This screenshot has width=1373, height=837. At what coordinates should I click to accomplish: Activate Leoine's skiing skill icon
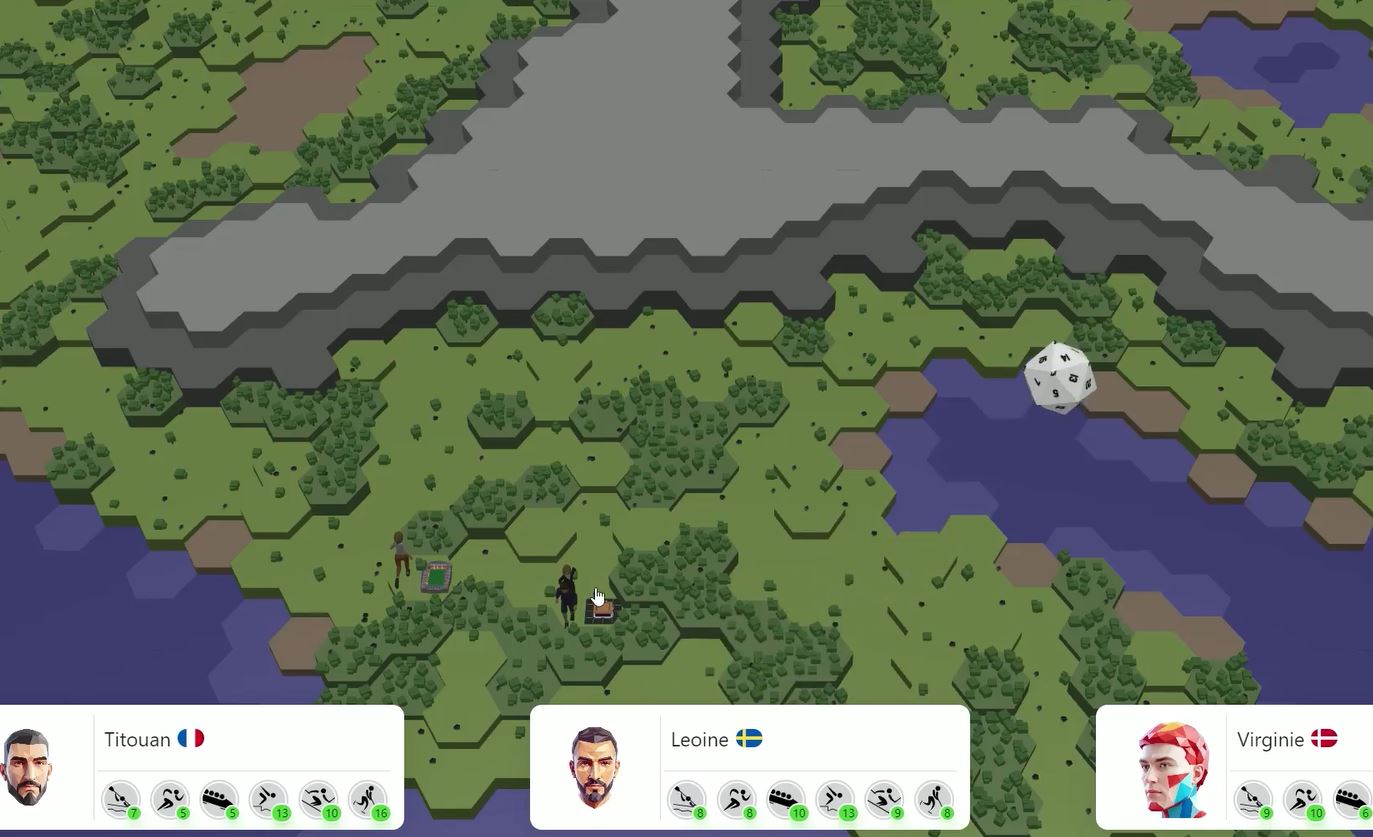(x=885, y=799)
